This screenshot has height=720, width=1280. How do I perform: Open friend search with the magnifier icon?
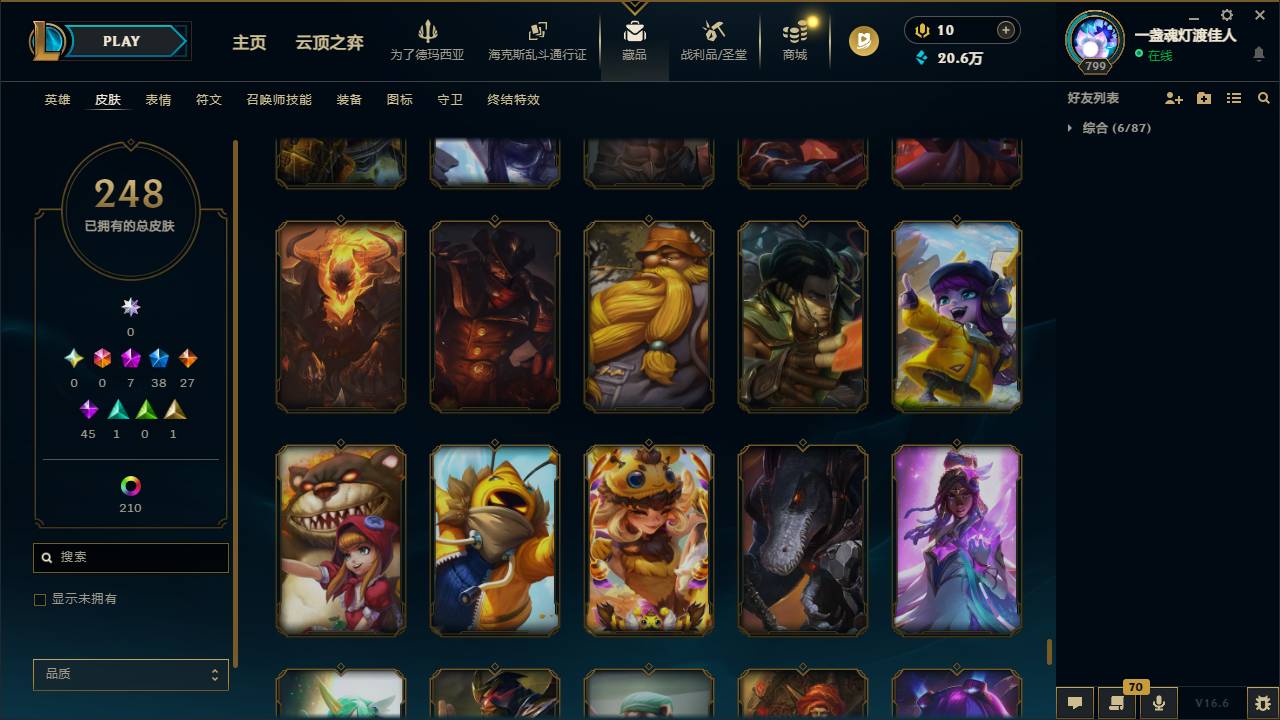(1263, 98)
